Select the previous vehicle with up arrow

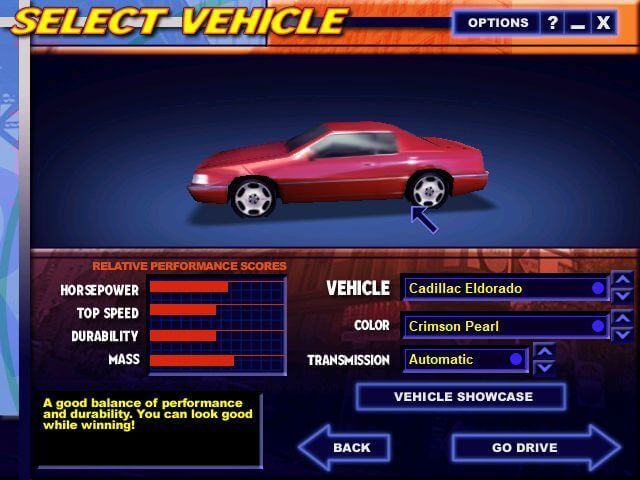pyautogui.click(x=622, y=280)
